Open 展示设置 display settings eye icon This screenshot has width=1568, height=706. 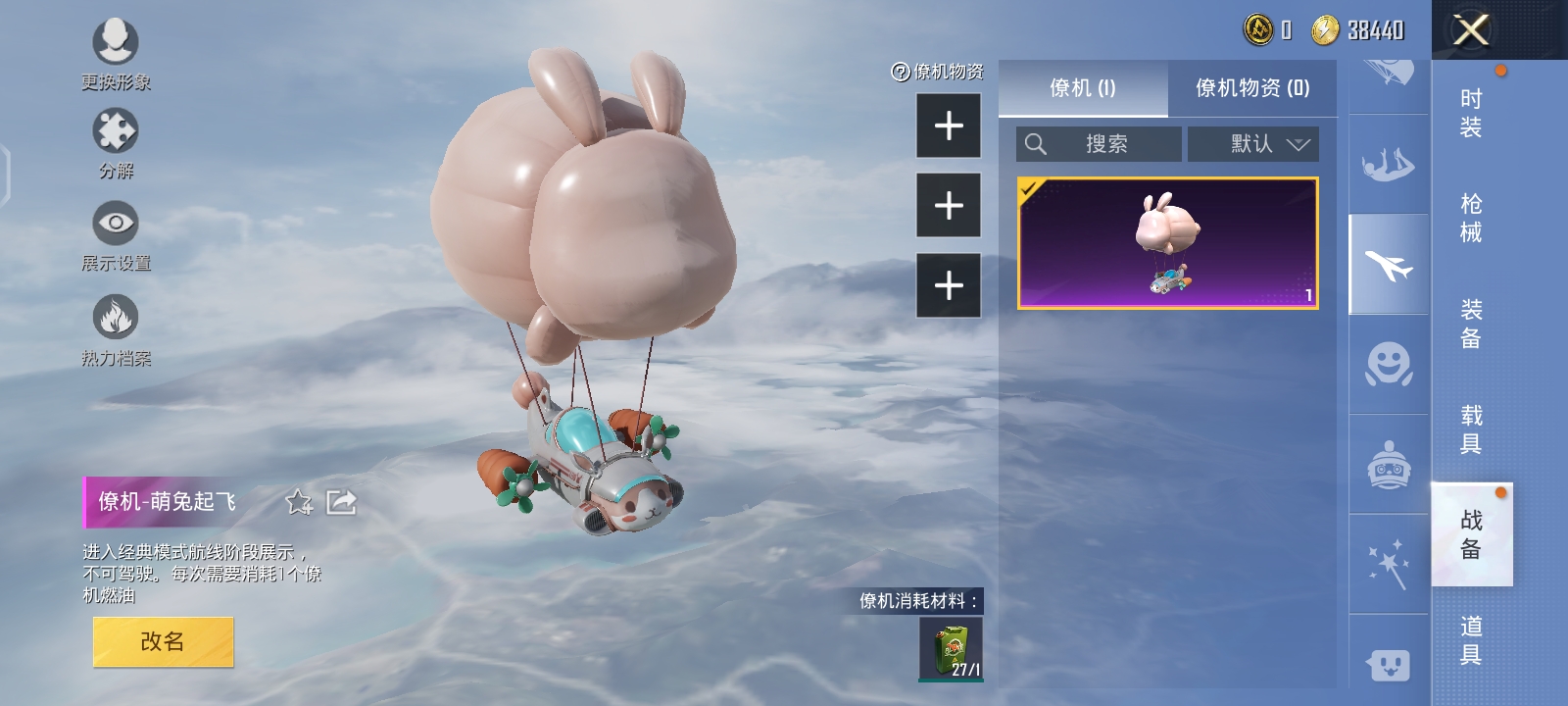pyautogui.click(x=116, y=224)
